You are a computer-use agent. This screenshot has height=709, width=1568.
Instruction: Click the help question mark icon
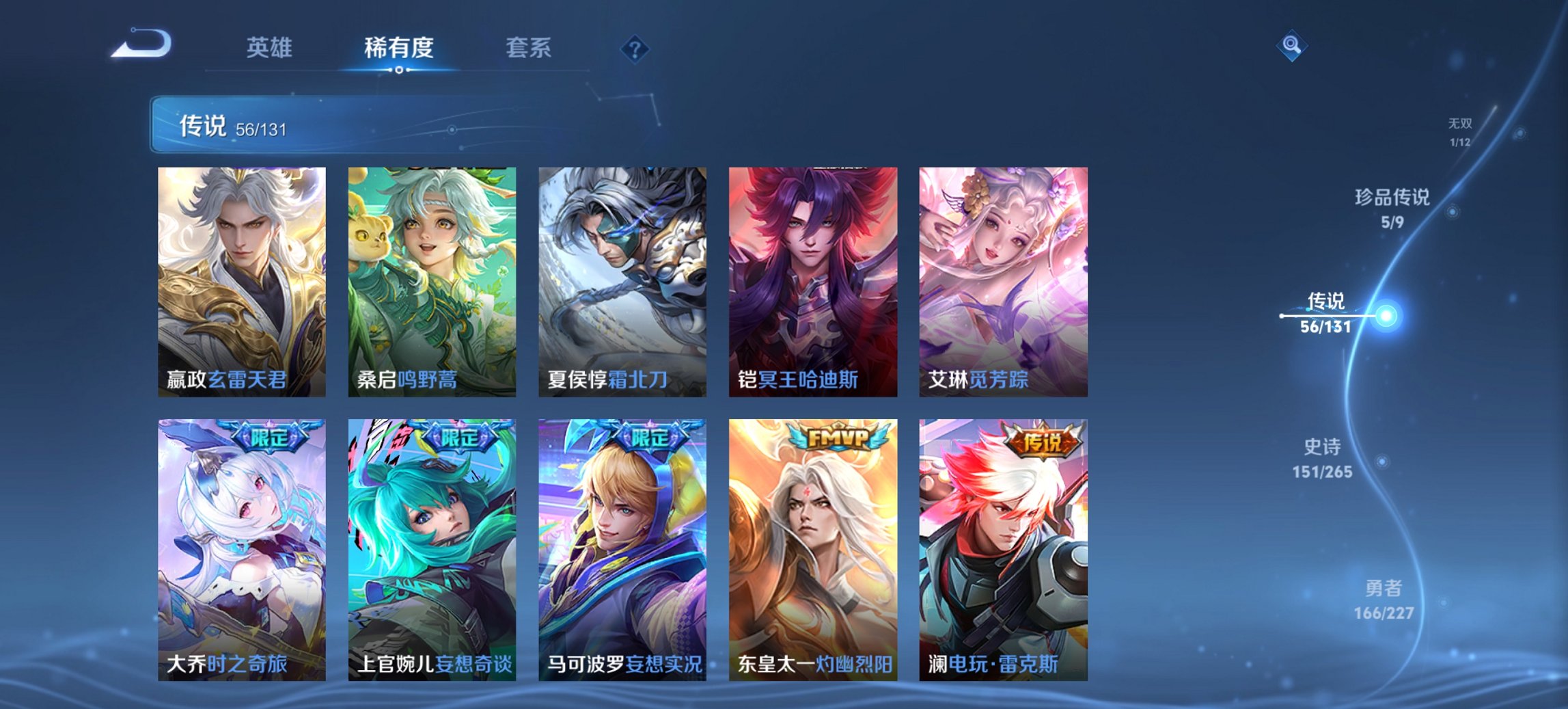click(x=635, y=48)
